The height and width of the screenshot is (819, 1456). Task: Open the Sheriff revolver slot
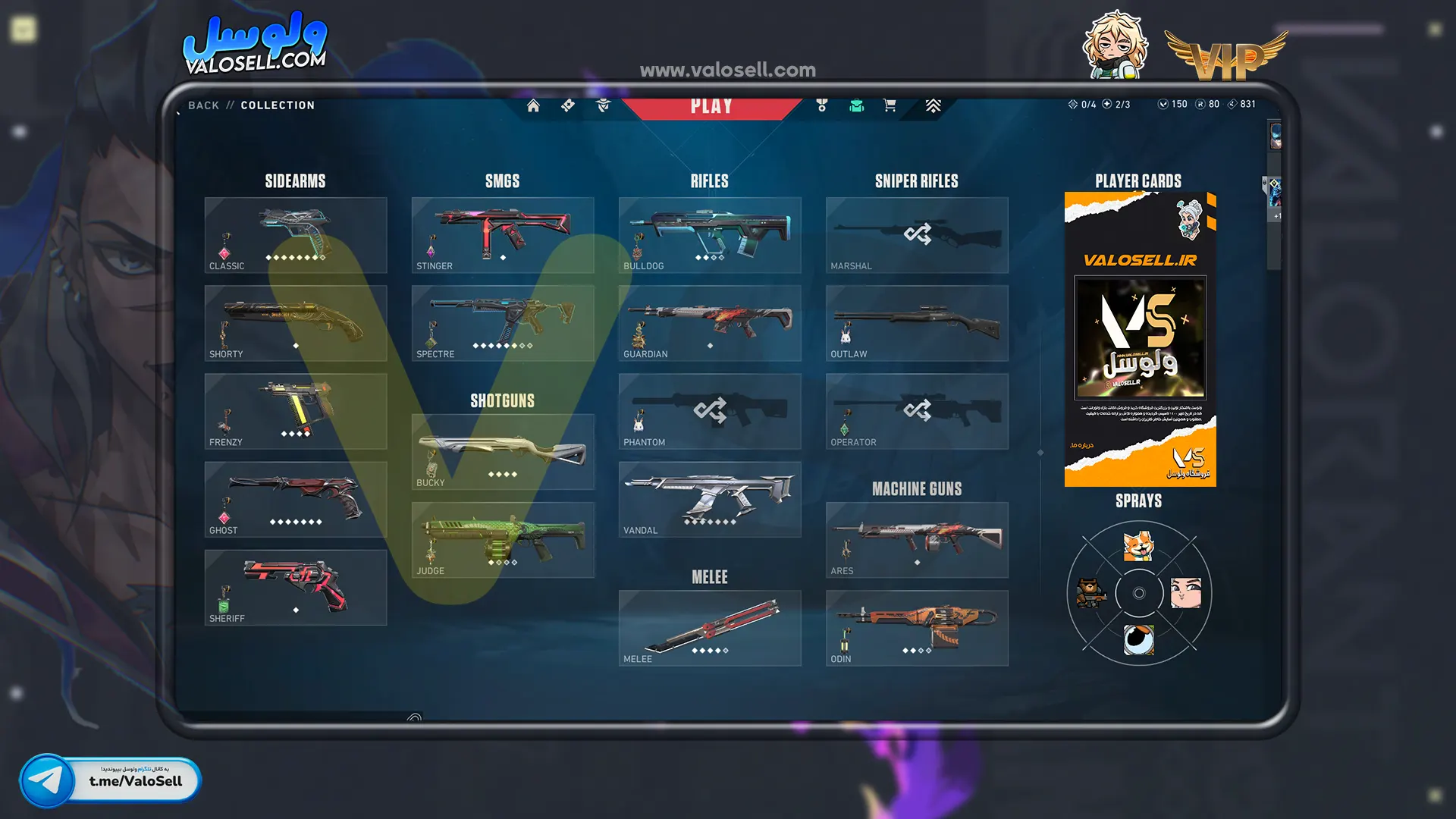(x=296, y=588)
